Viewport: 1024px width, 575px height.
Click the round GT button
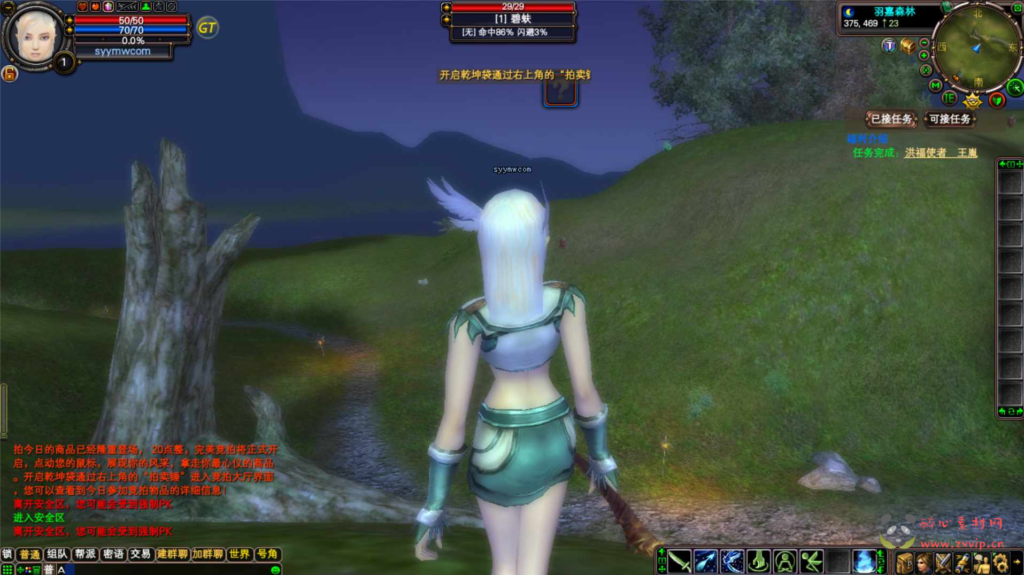(x=207, y=27)
